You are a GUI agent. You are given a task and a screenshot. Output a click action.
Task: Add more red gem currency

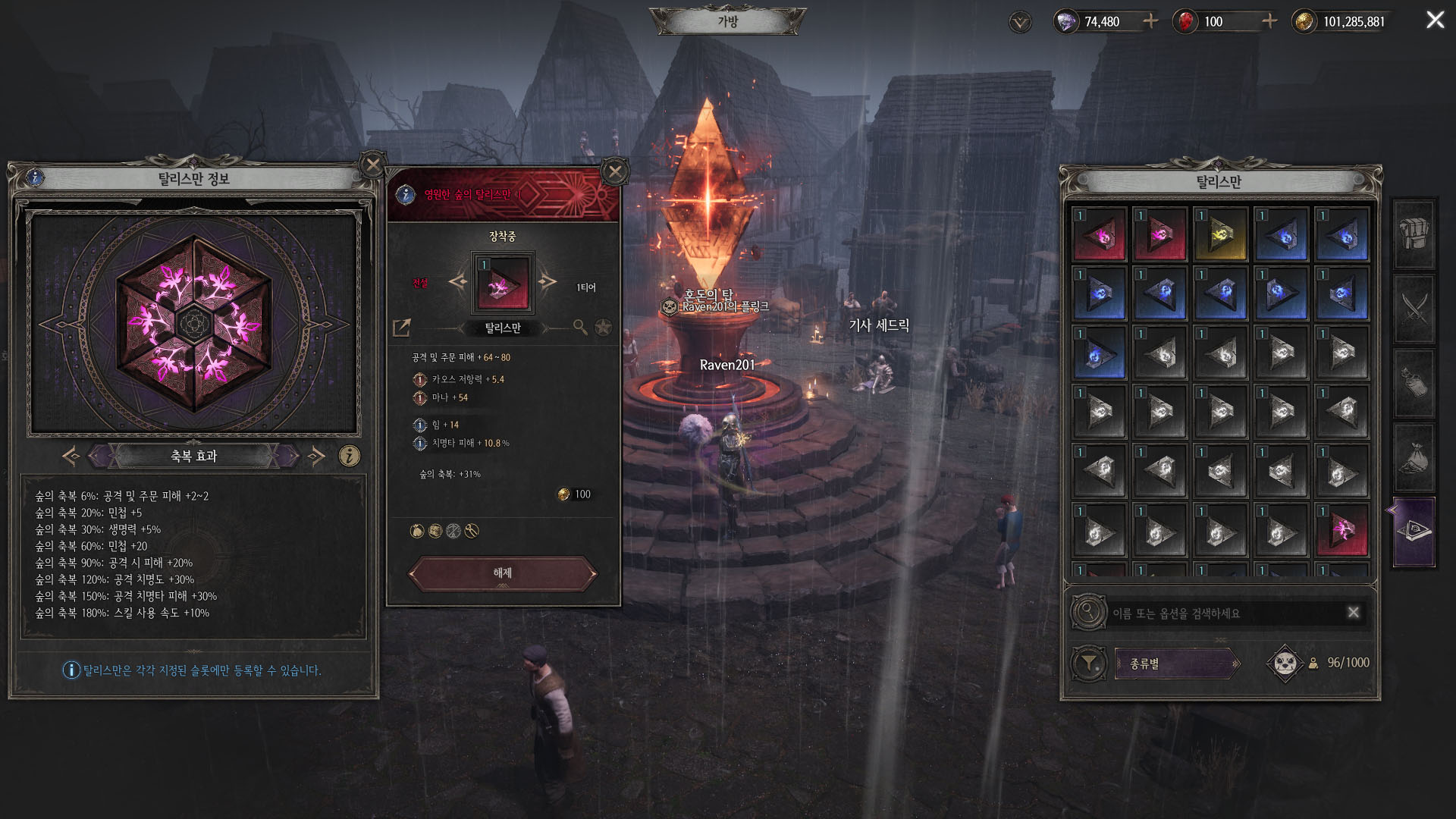(1269, 21)
